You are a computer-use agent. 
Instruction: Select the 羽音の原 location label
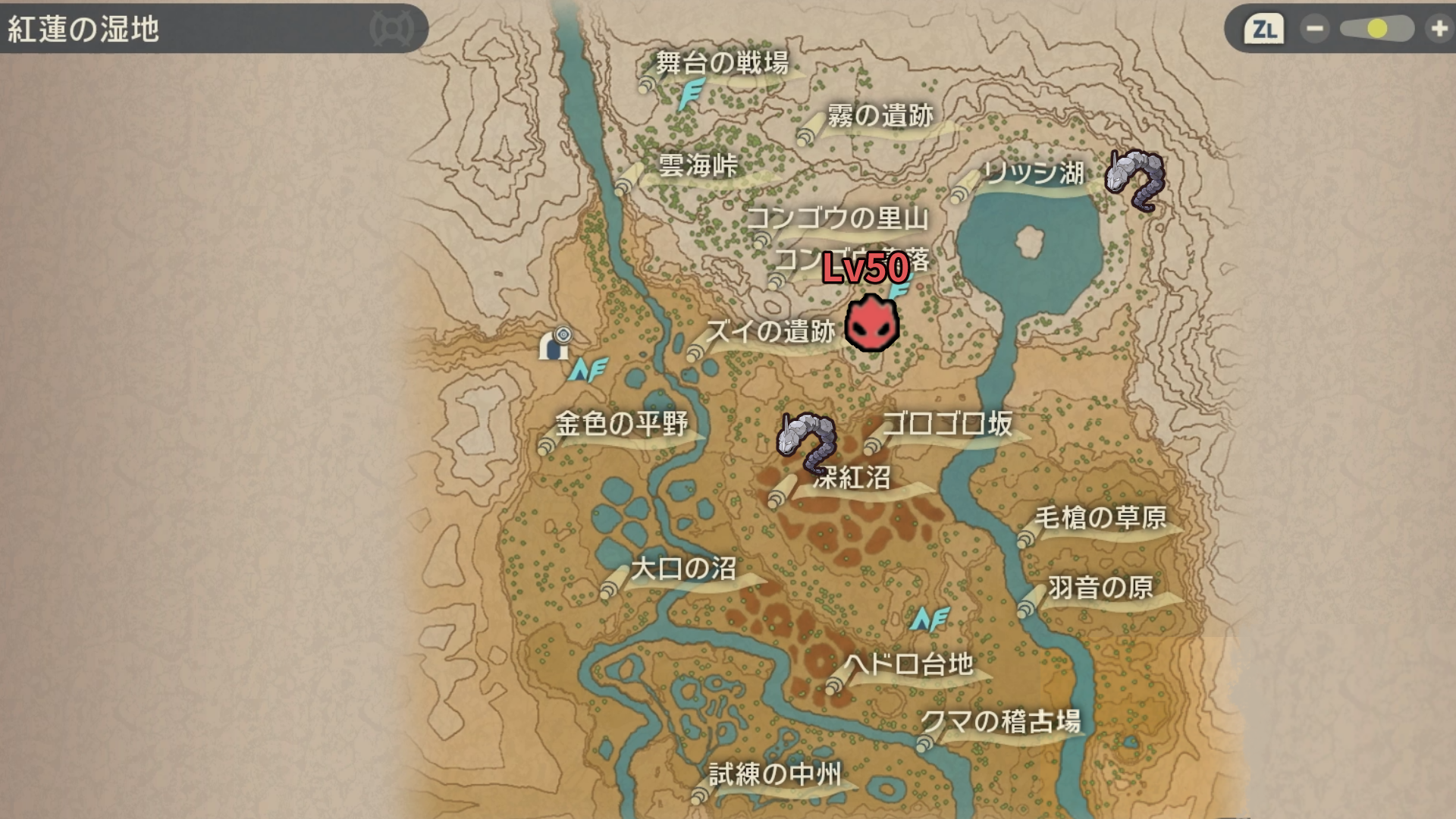tap(1100, 588)
